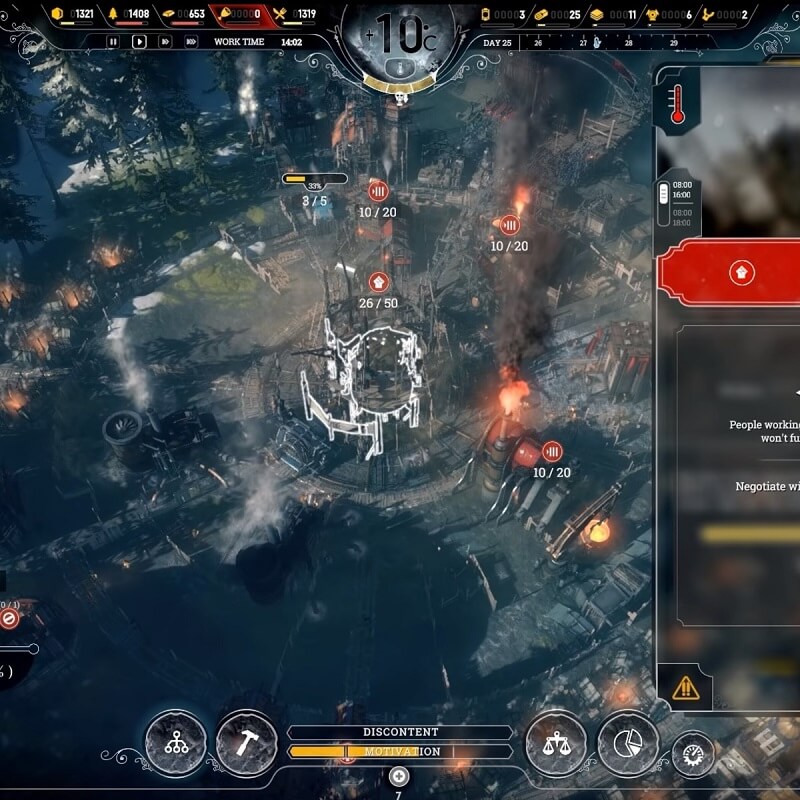Select the triple-arrow fastest speed
800x800 pixels.
191,42
